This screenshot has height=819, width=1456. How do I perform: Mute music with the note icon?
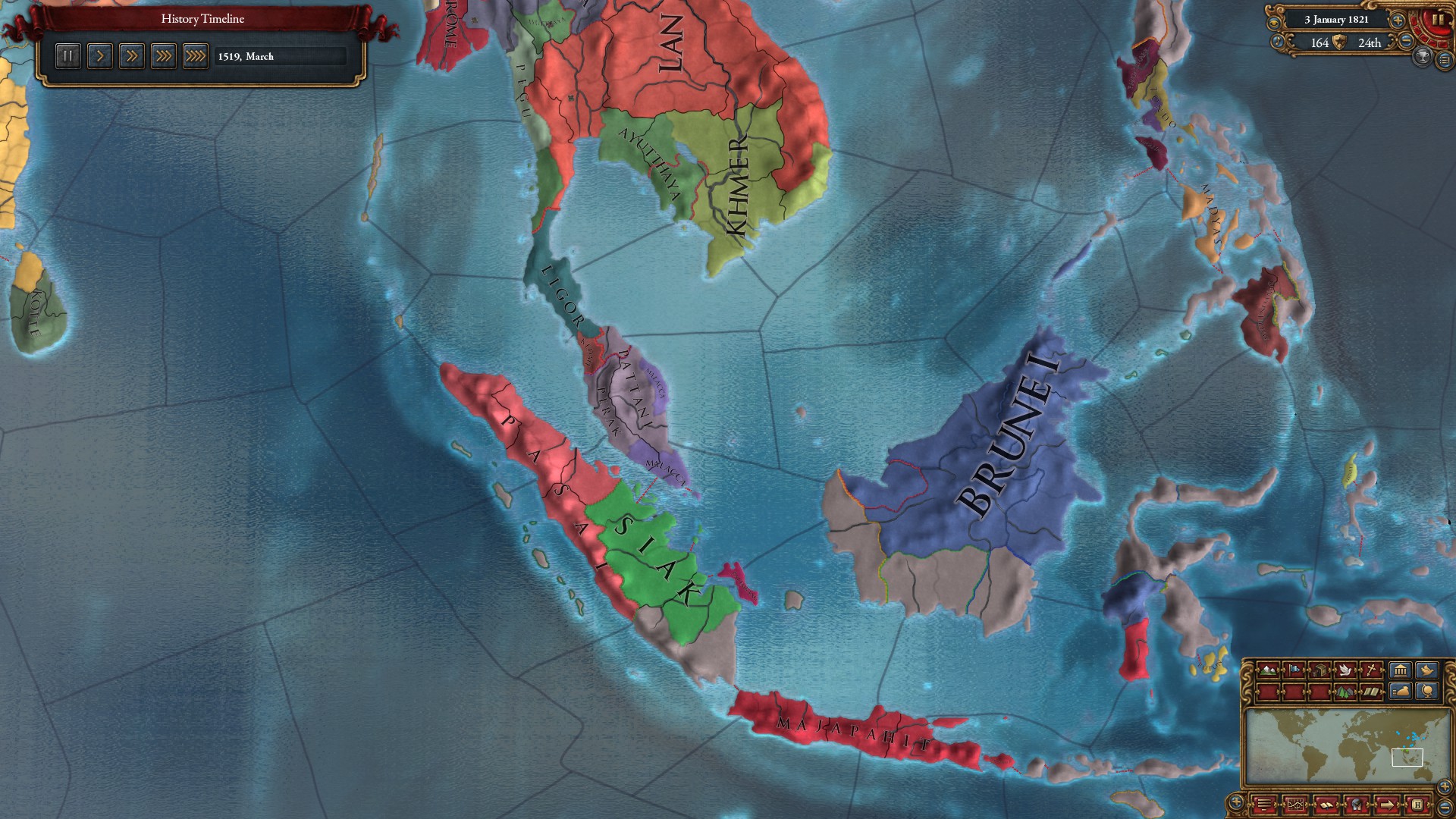pos(1277,42)
